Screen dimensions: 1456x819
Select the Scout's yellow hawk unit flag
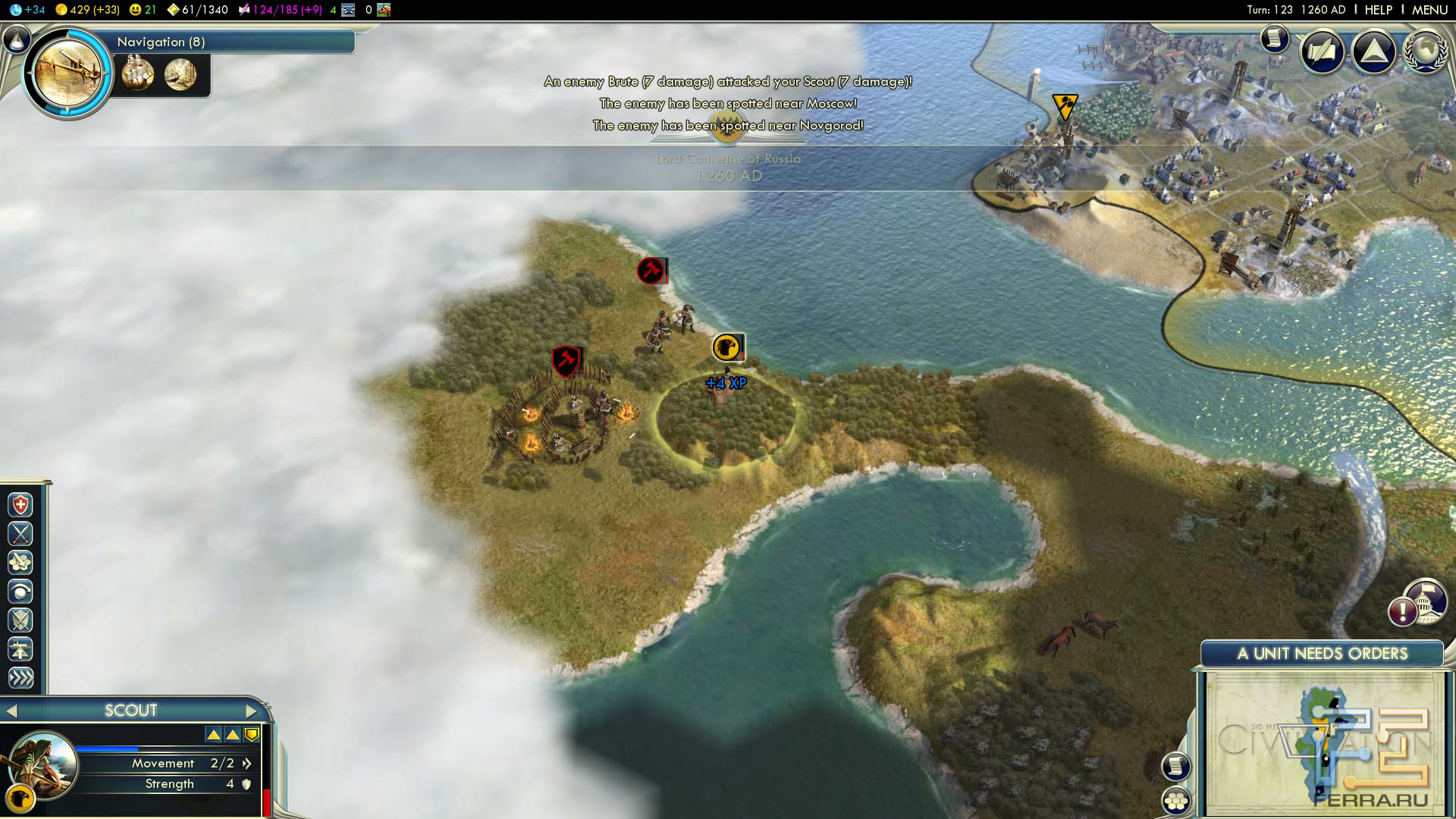(726, 347)
